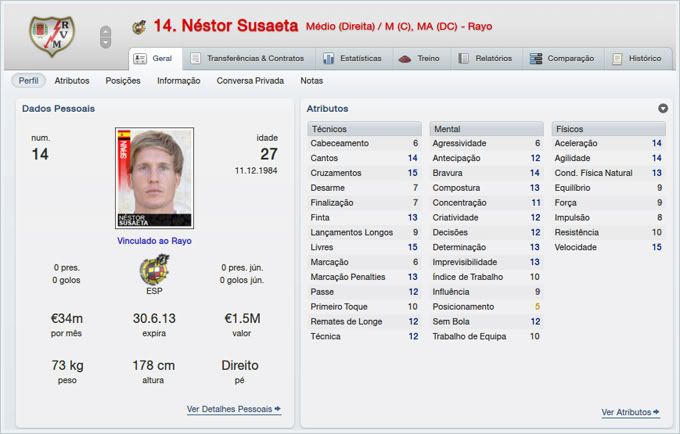Screen dimensions: 680x434
Task: Click the player switcher arrows beside badge
Action: 106,37
